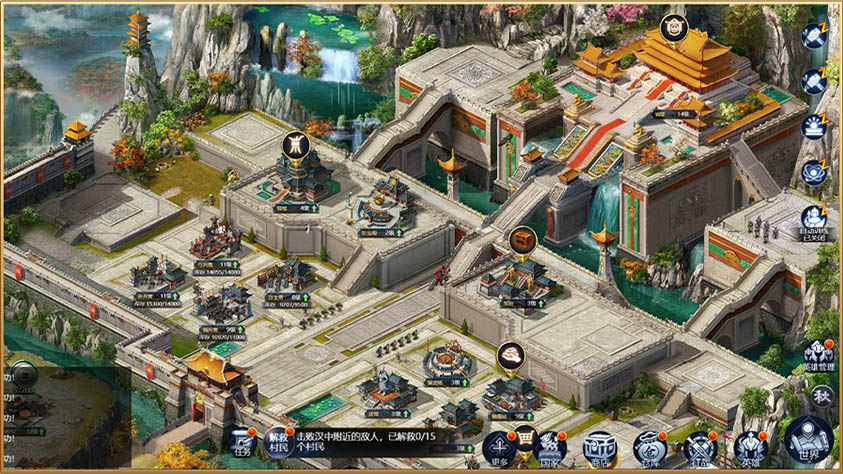843x474 pixels.
Task: Open the 仓库 warehouse bag
Action: (650, 447)
